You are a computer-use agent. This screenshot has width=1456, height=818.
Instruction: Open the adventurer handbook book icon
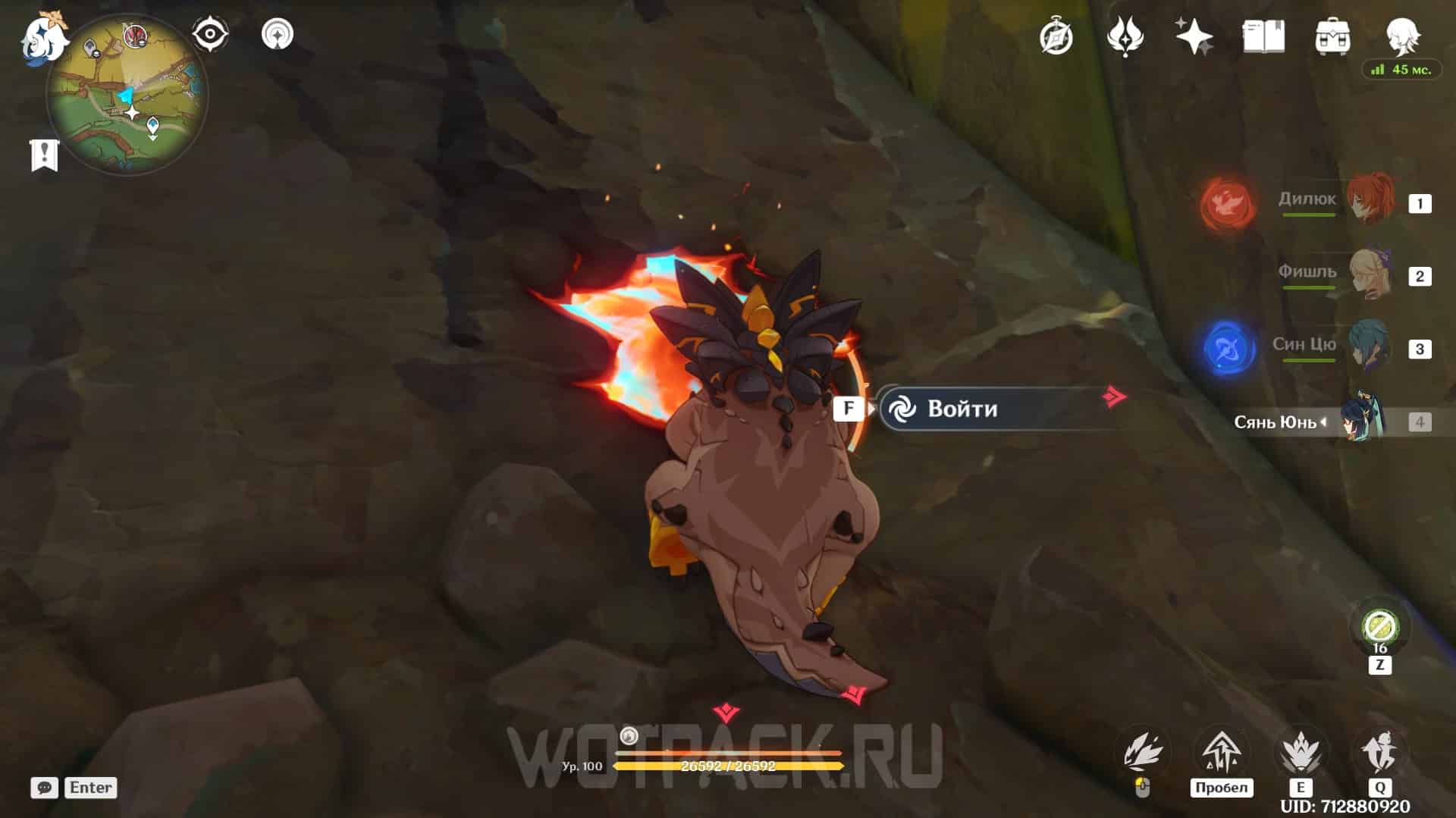click(x=1263, y=36)
